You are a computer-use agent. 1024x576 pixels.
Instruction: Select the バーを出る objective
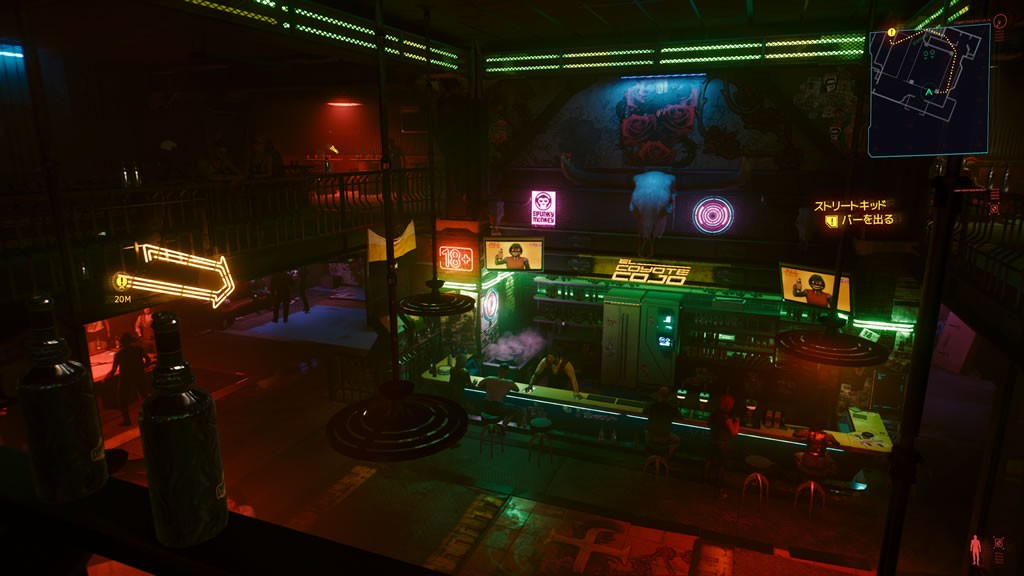point(864,220)
